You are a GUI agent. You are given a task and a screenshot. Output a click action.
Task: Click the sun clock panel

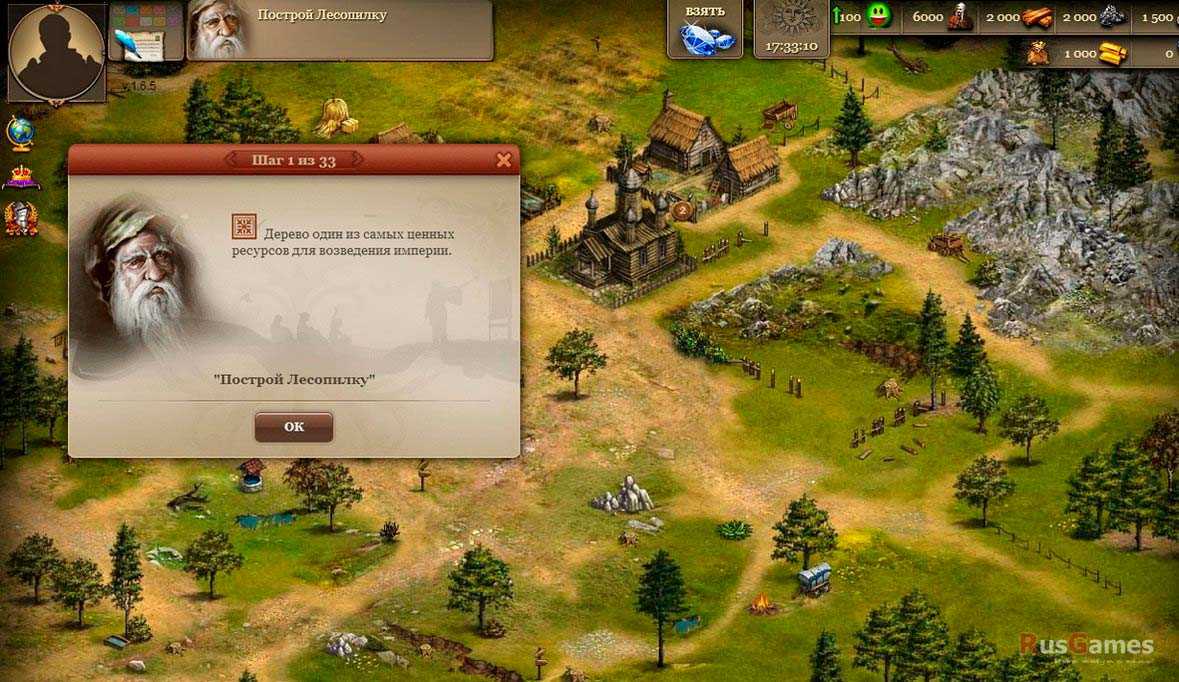pyautogui.click(x=791, y=30)
